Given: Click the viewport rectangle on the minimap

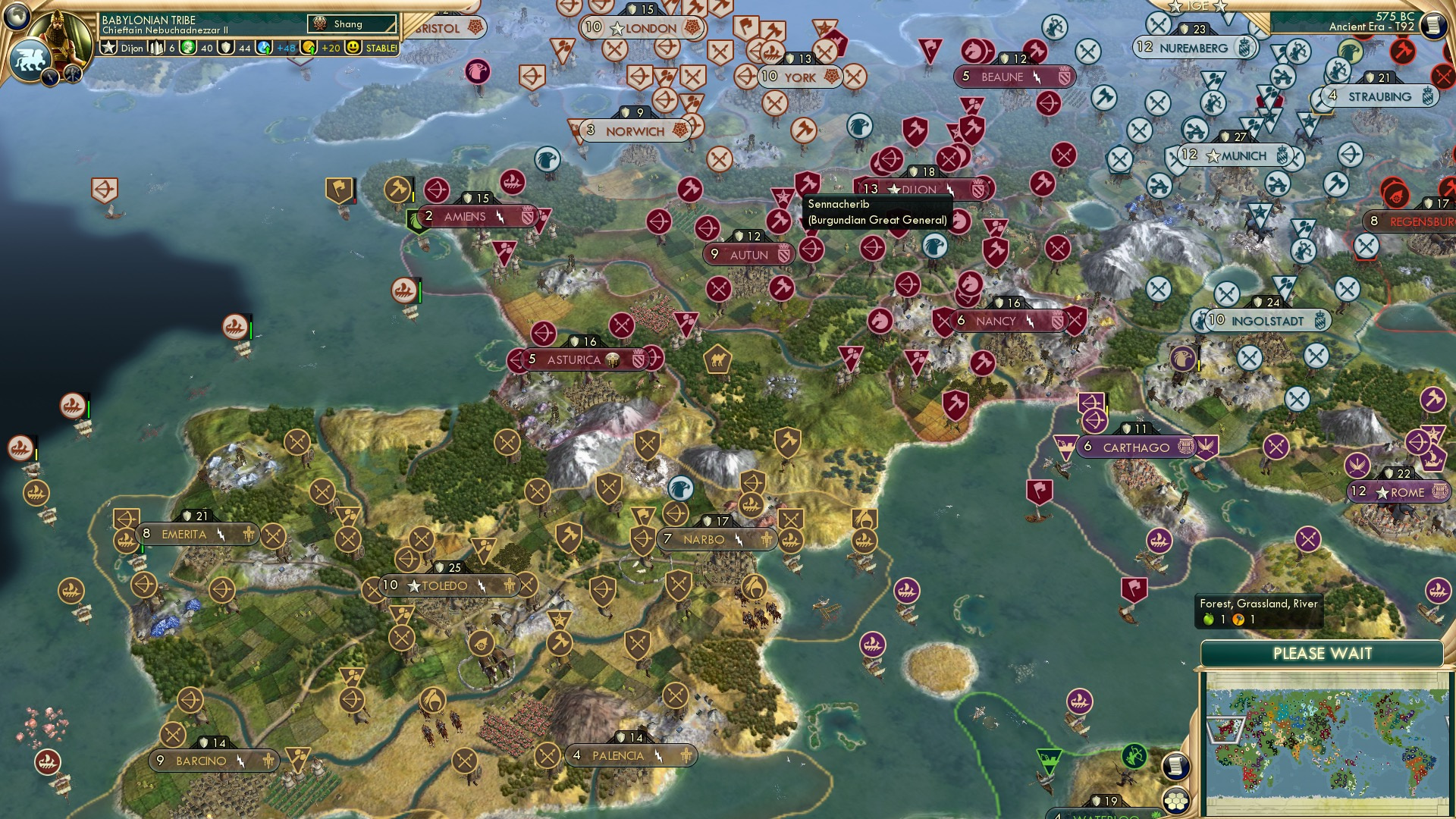Looking at the screenshot, I should (x=1228, y=730).
